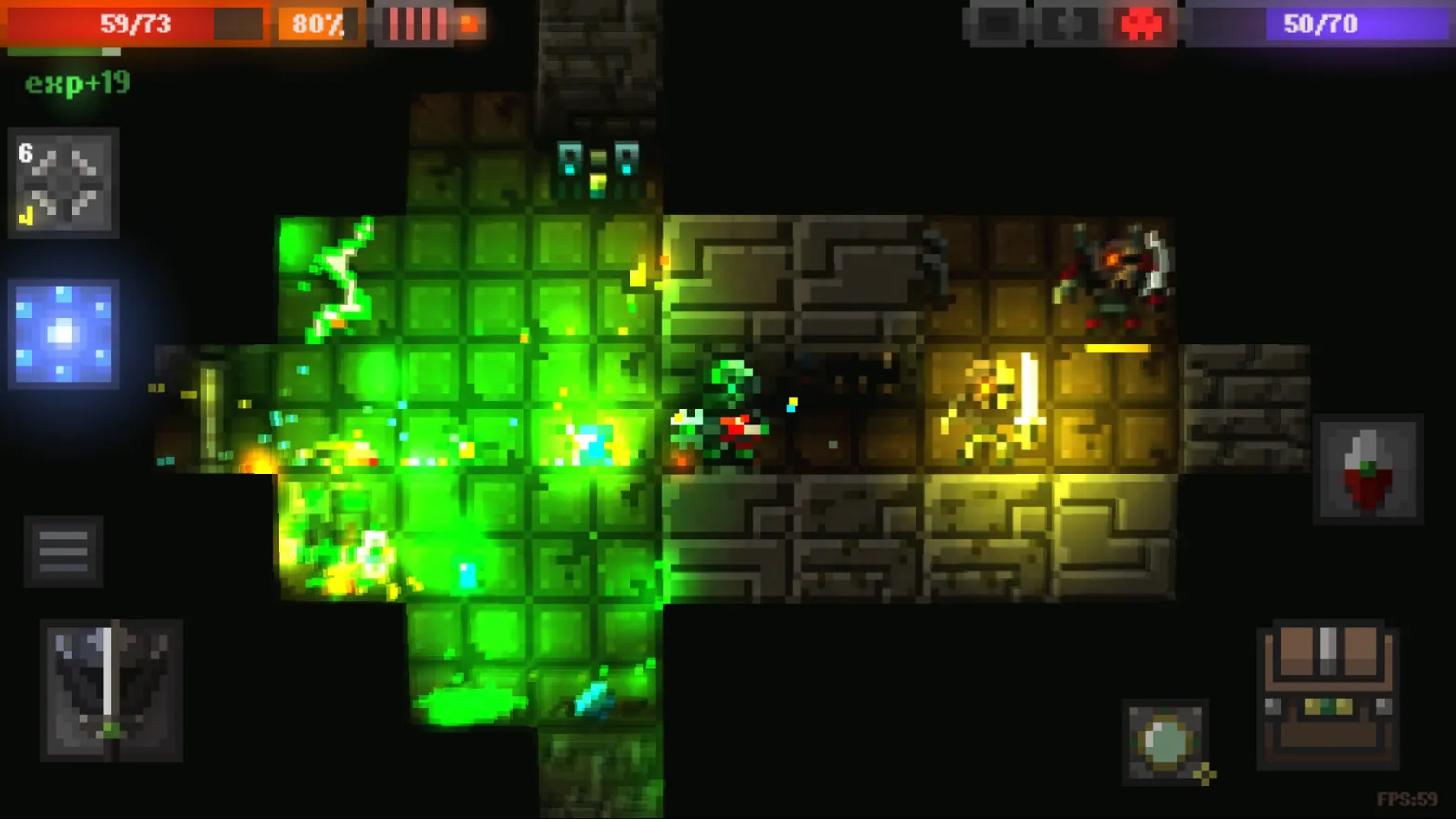Viewport: 1456px width, 819px height.
Task: Tap the red skull enemy indicator
Action: (x=1139, y=24)
